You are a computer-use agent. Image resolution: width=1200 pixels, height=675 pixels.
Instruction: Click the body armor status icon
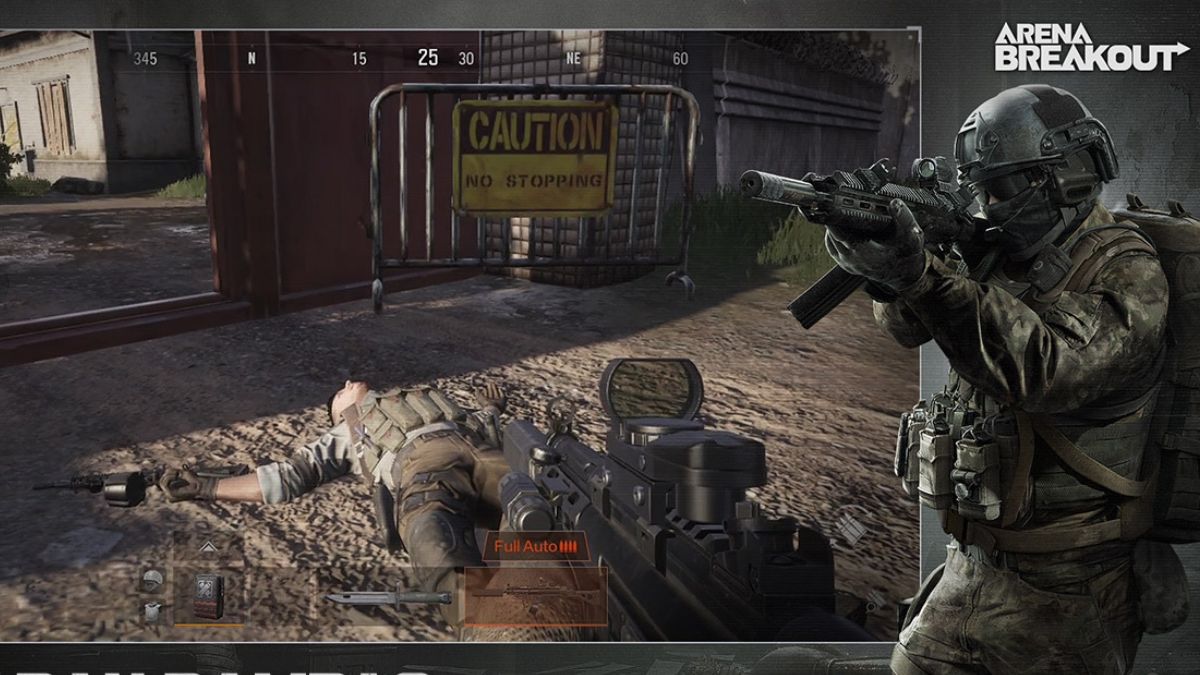click(151, 612)
